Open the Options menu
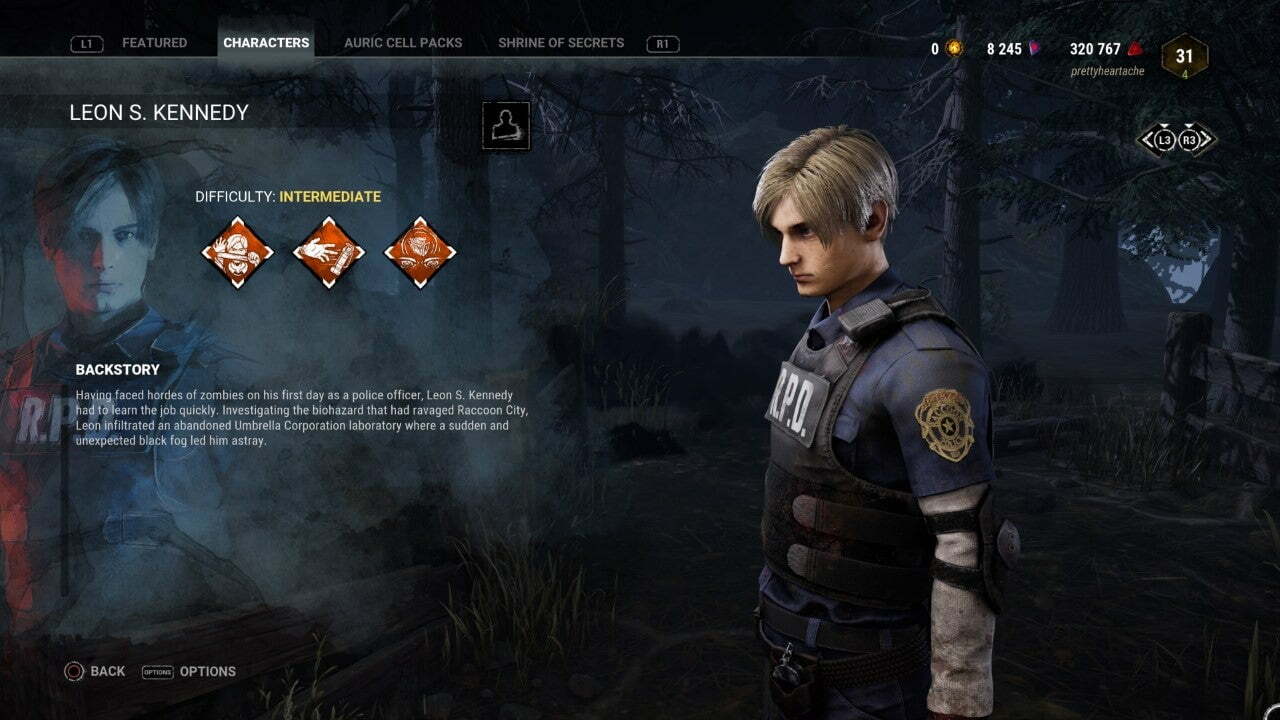Viewport: 1280px width, 720px height. coord(190,671)
